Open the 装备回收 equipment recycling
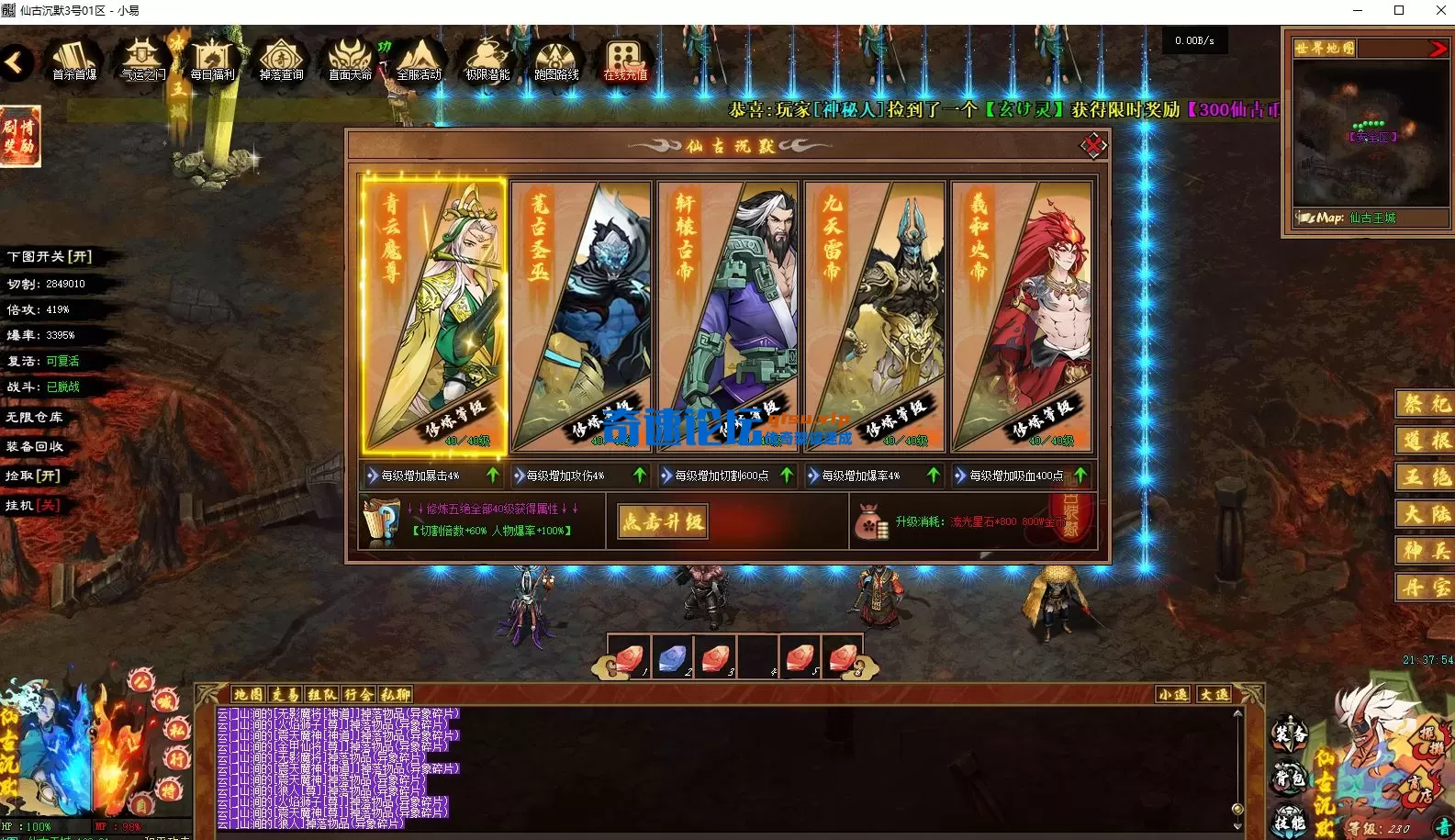The width and height of the screenshot is (1455, 840). click(x=35, y=446)
